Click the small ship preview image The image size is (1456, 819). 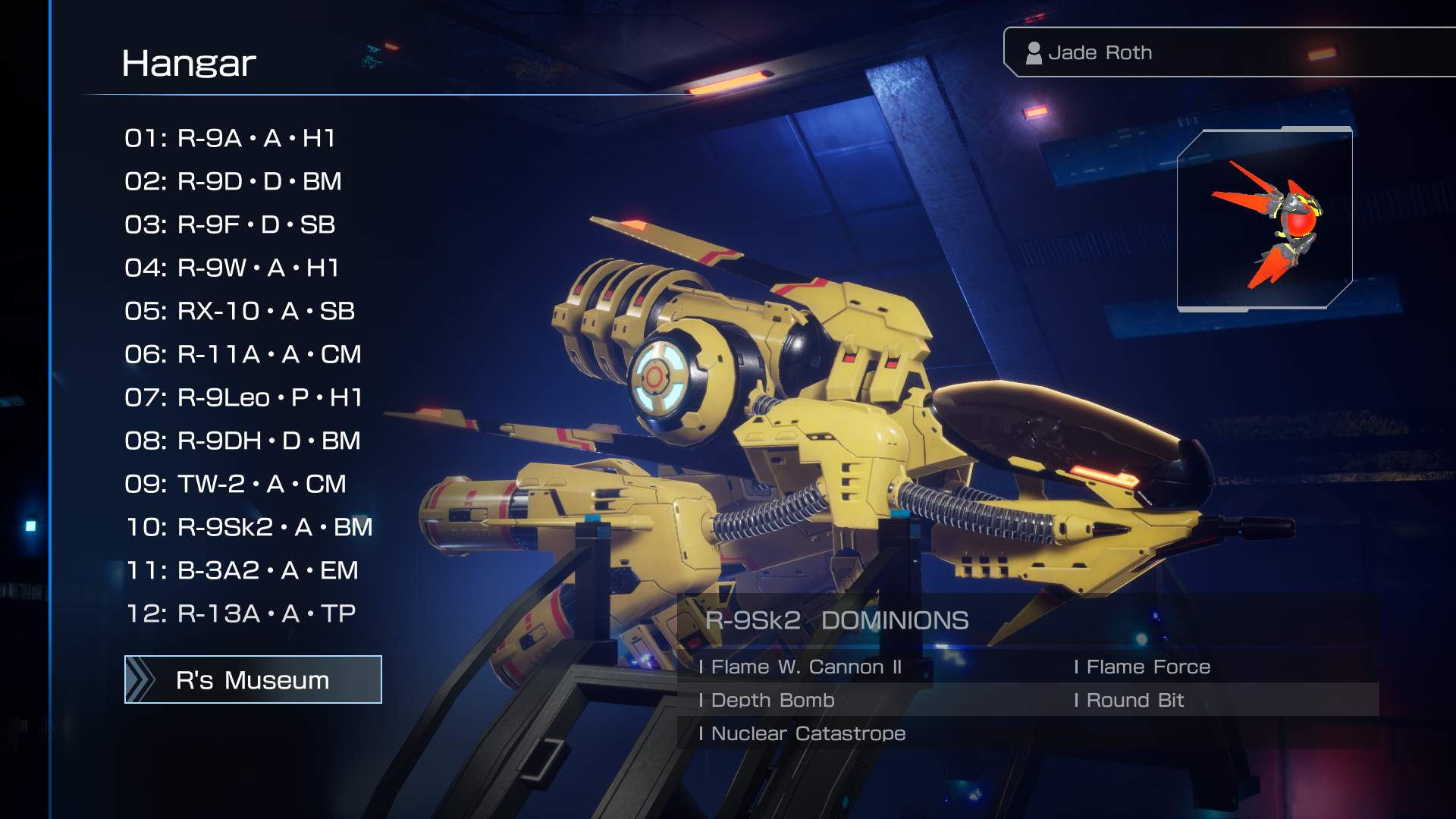coord(1265,220)
